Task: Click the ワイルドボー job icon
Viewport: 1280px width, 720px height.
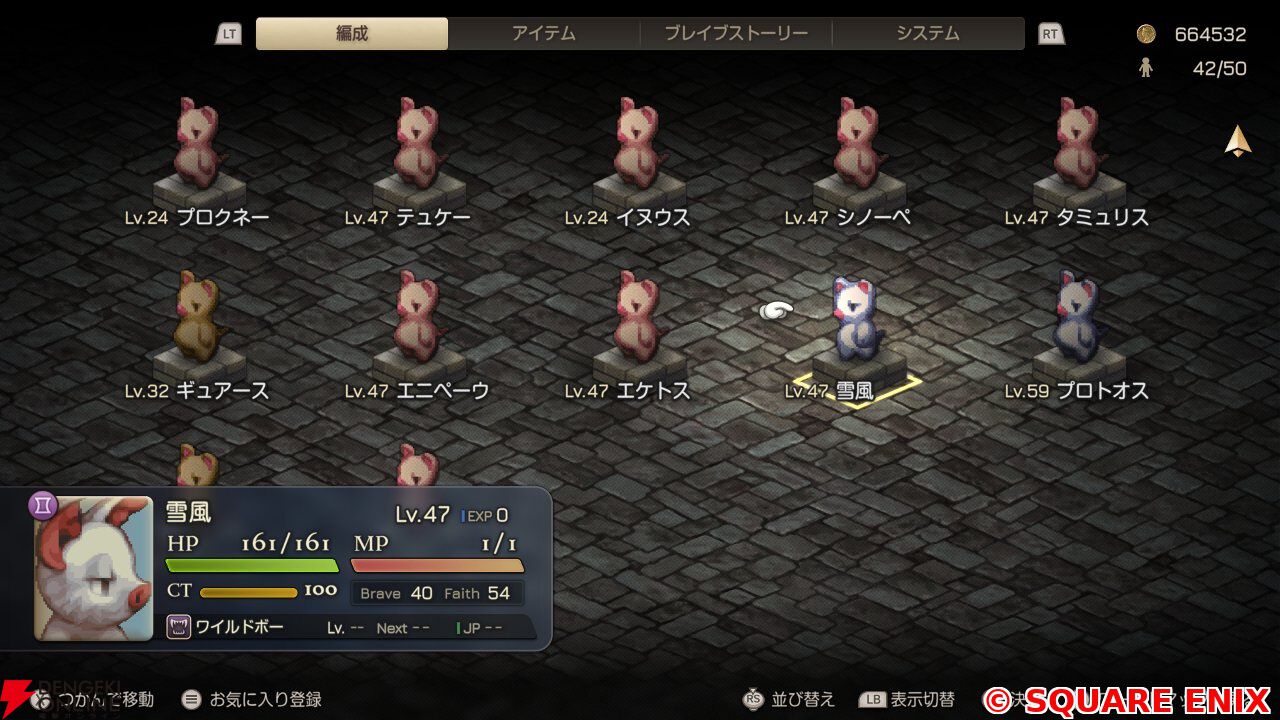Action: point(179,628)
